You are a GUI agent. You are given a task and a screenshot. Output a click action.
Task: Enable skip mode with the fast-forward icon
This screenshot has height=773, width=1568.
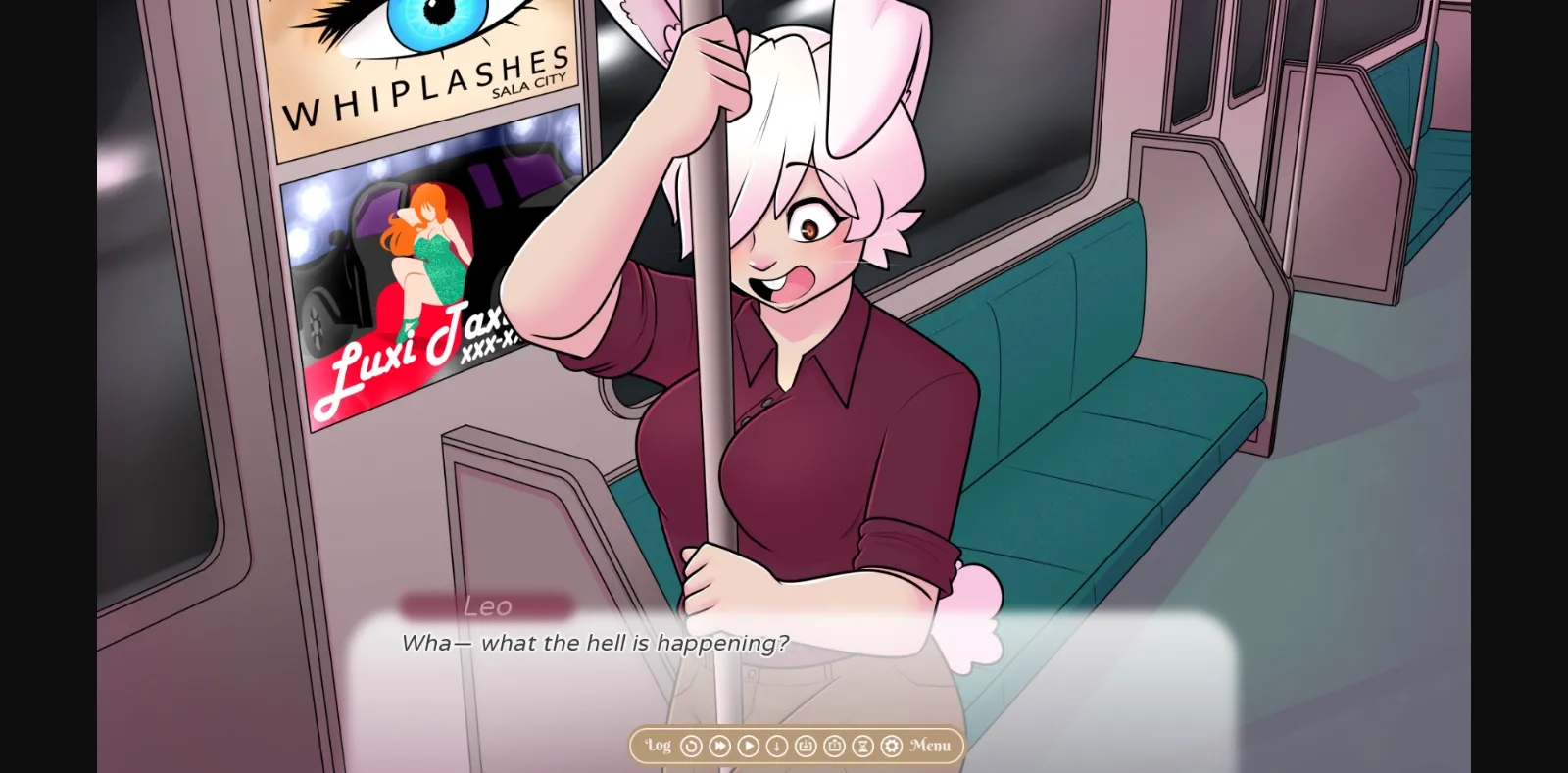click(718, 746)
